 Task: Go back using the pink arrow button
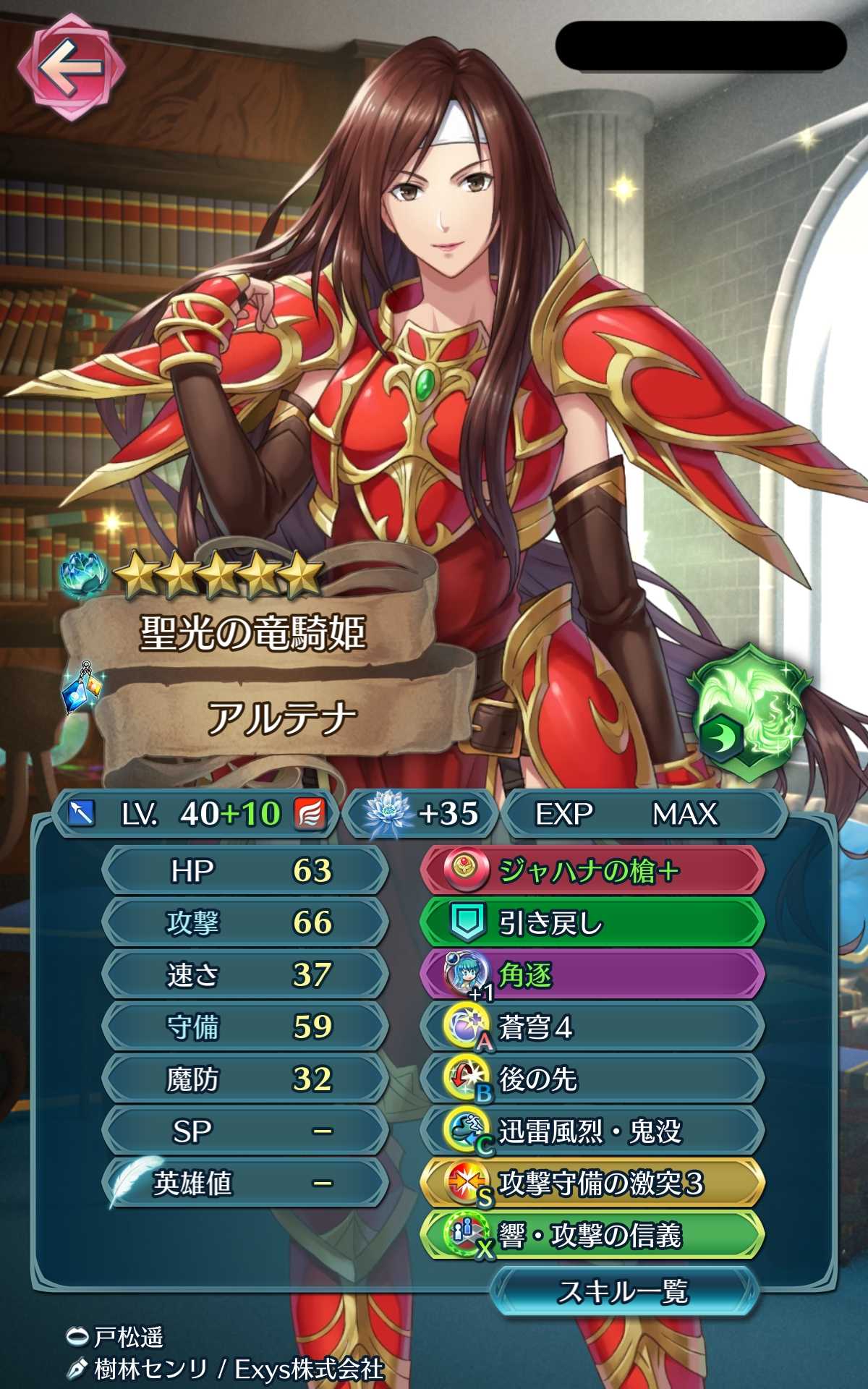70,69
